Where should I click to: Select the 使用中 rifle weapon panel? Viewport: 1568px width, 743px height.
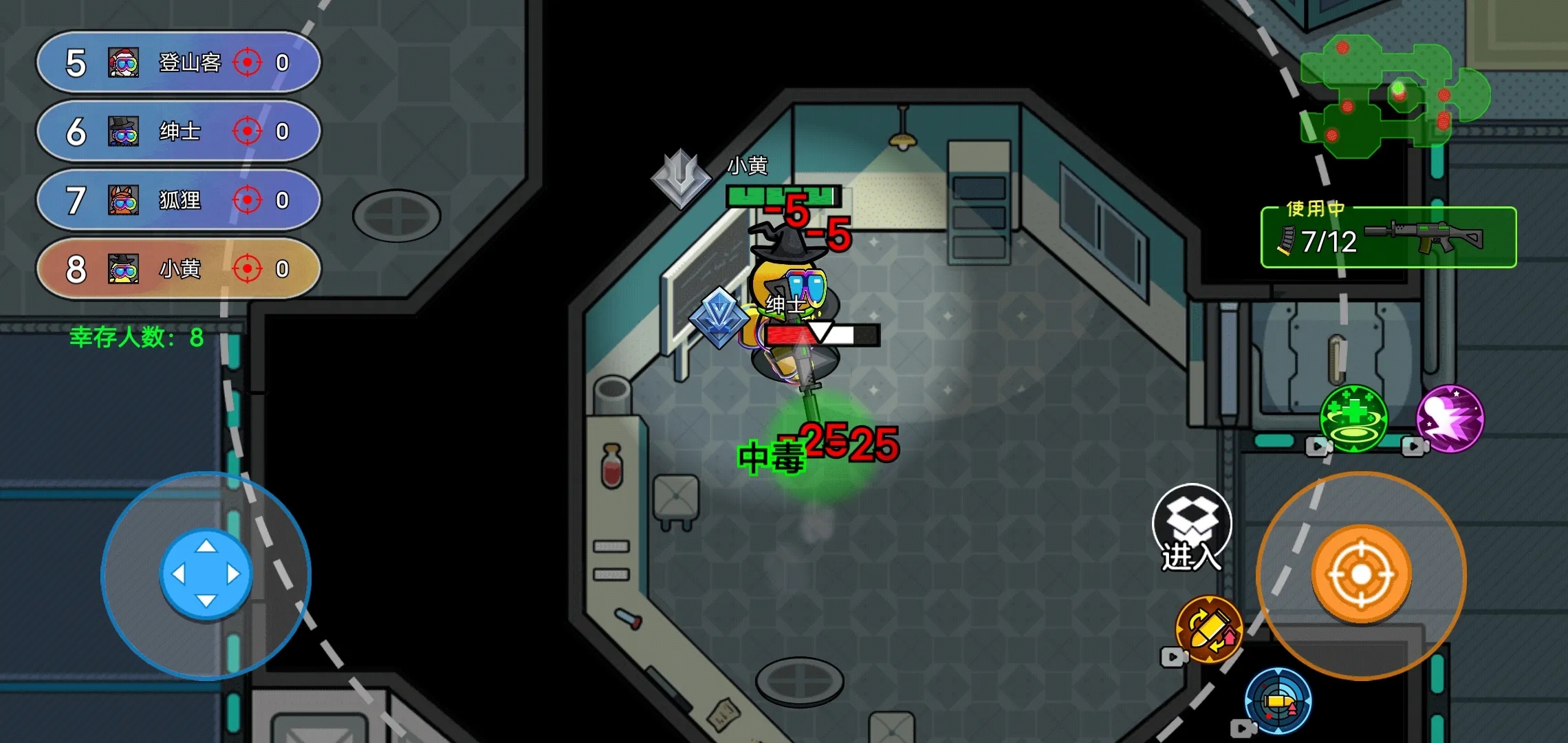coord(1388,238)
